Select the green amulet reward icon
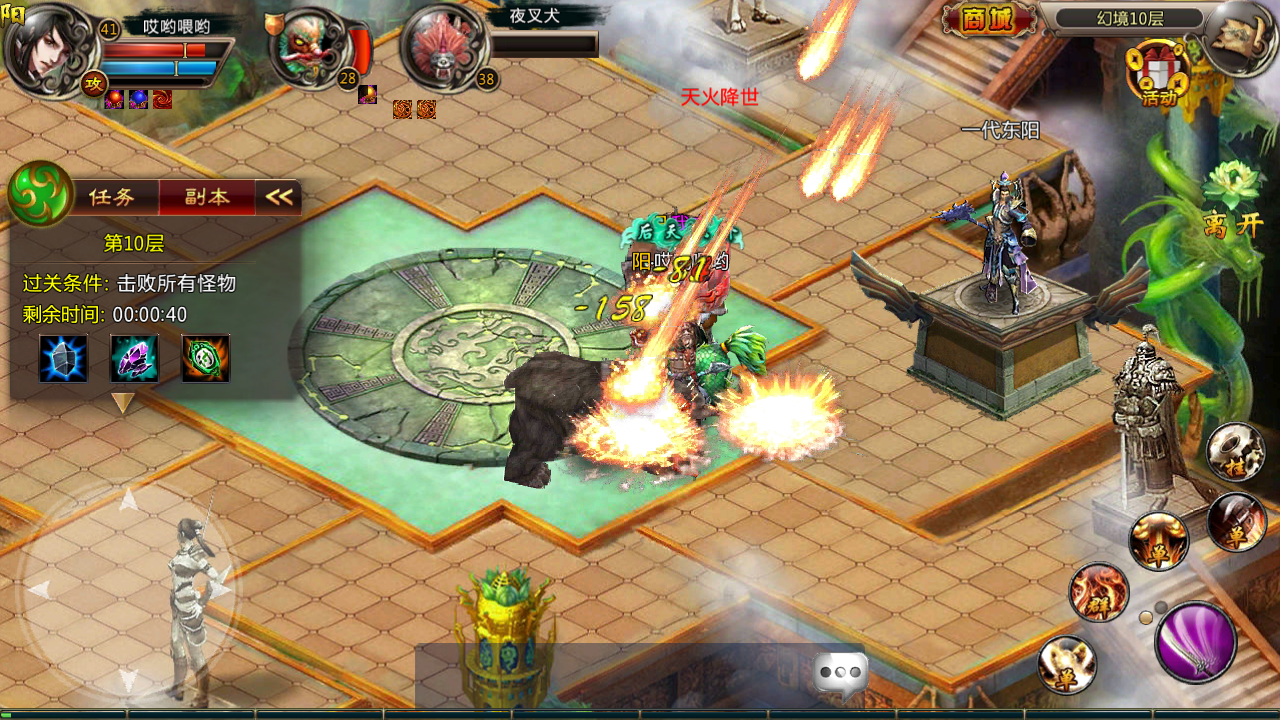The width and height of the screenshot is (1280, 720). click(x=206, y=359)
